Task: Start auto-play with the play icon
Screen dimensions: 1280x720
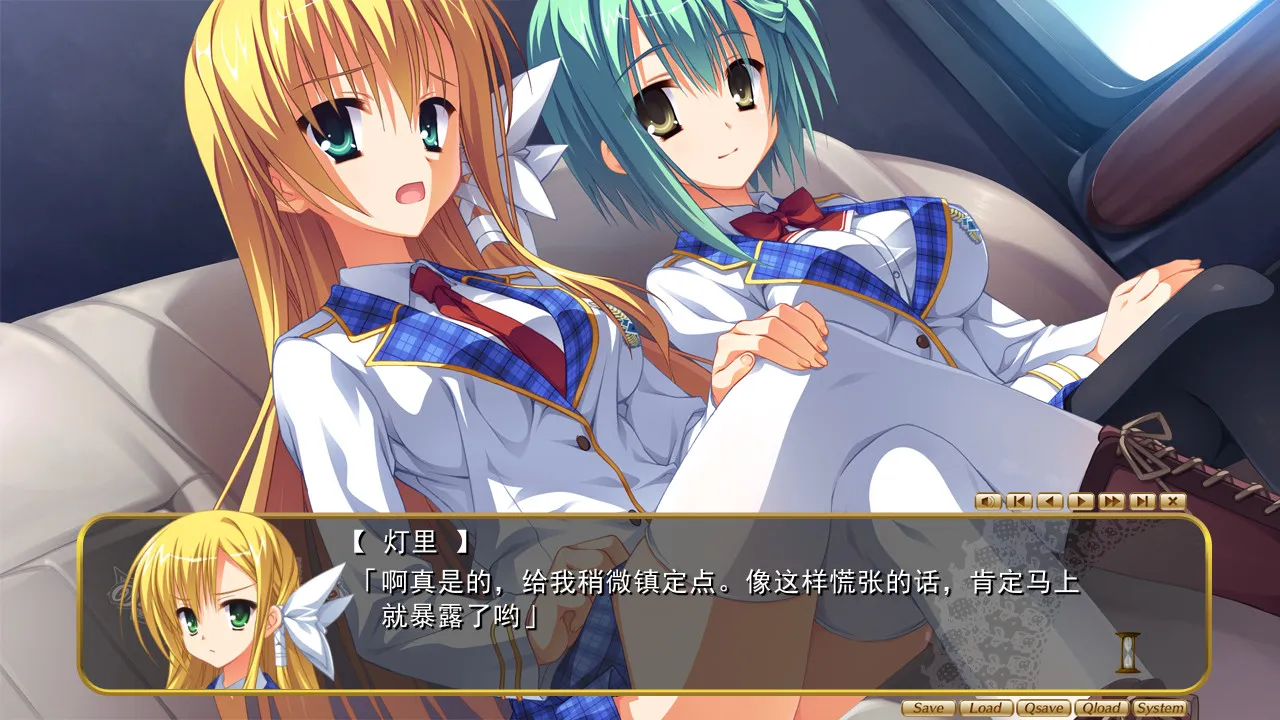Action: click(1080, 500)
